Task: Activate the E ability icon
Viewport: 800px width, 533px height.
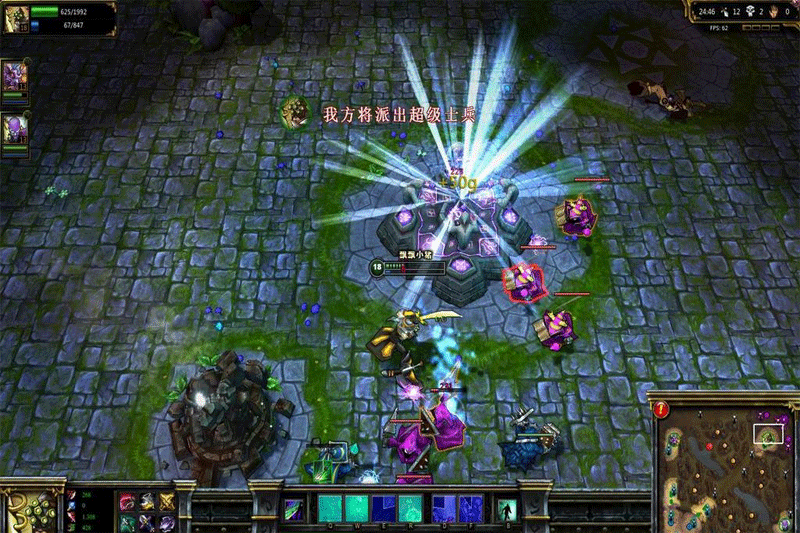Action: click(384, 508)
